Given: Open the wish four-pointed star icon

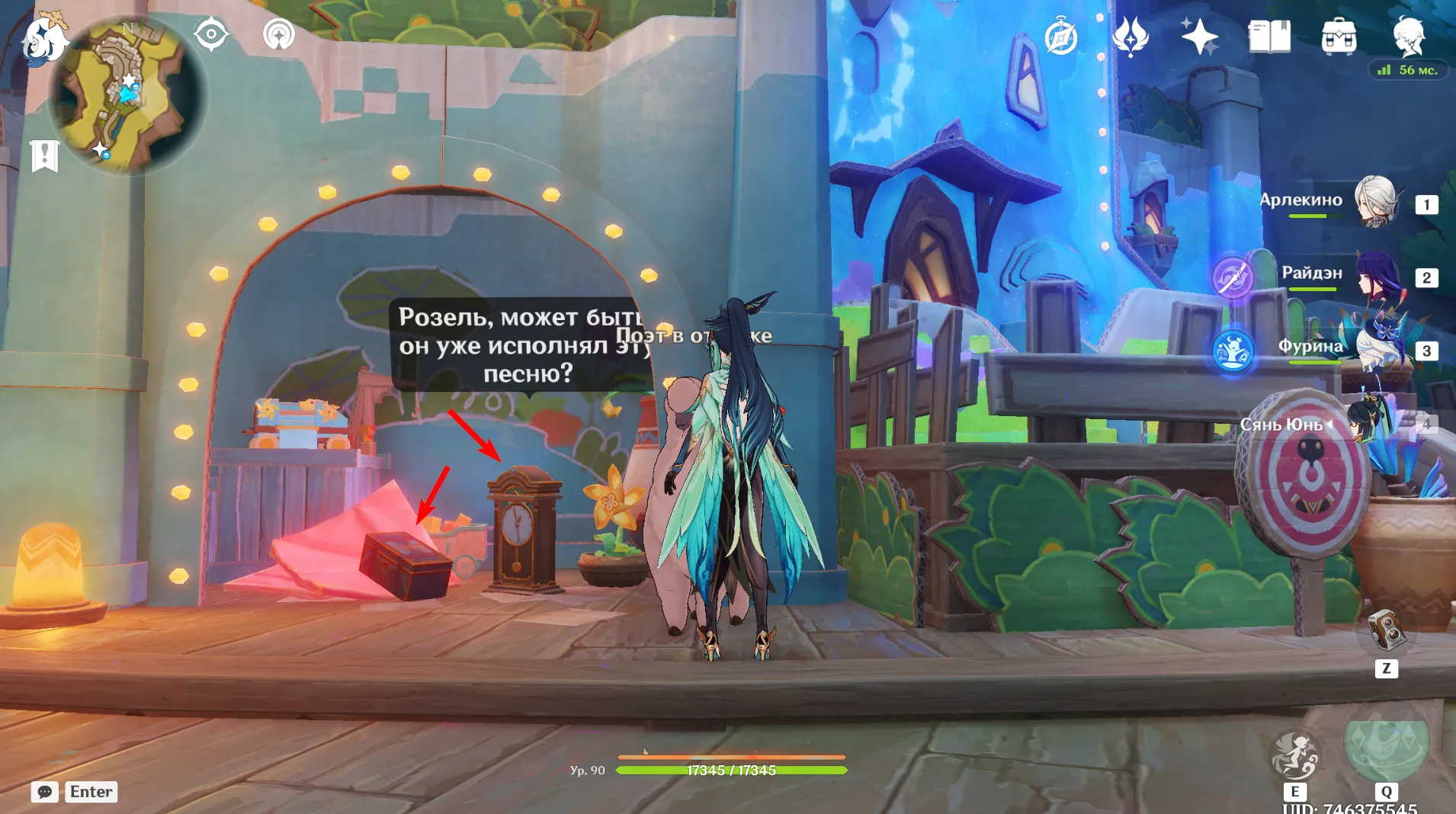Looking at the screenshot, I should (1198, 37).
